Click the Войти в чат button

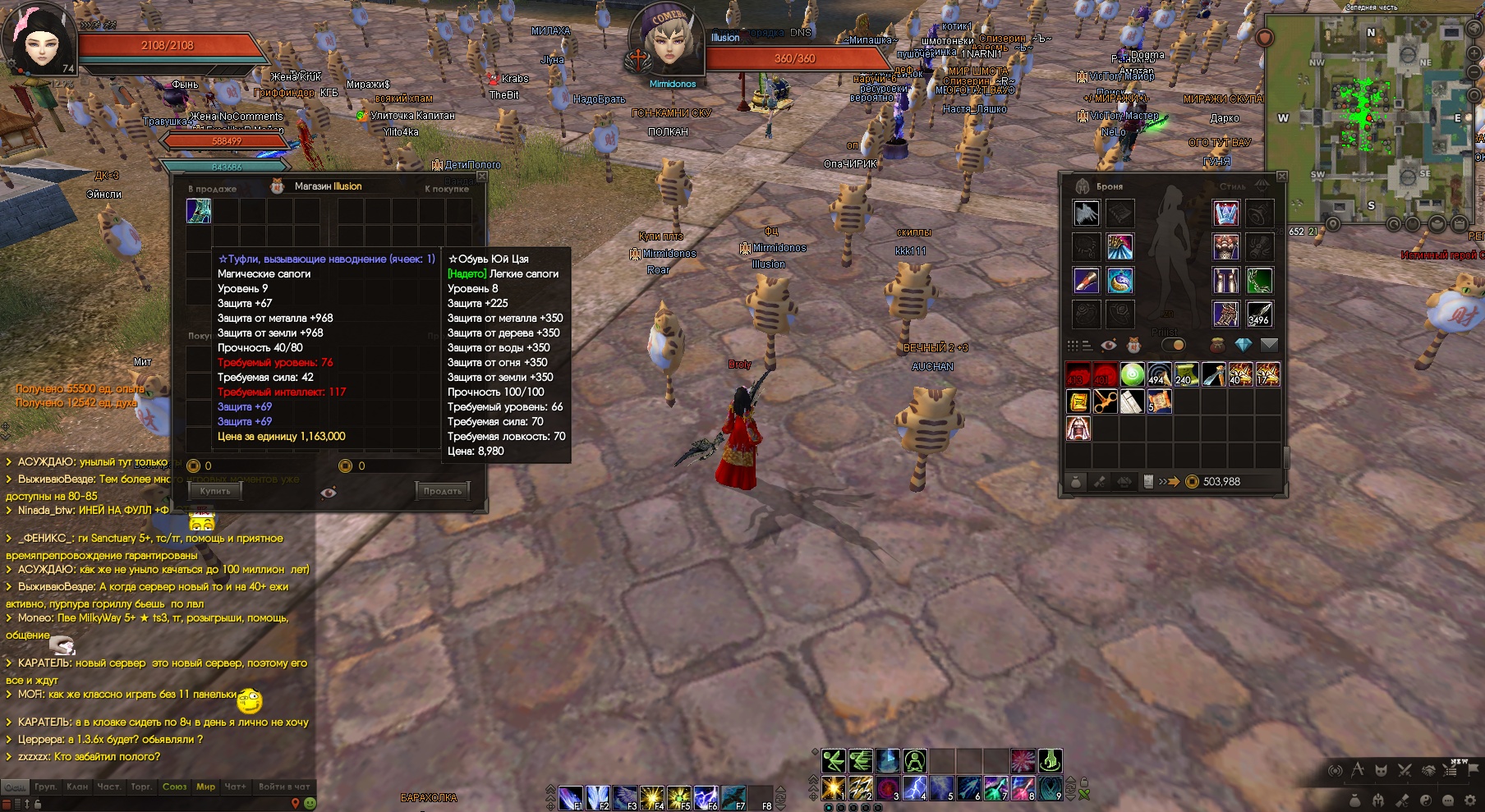click(x=284, y=787)
